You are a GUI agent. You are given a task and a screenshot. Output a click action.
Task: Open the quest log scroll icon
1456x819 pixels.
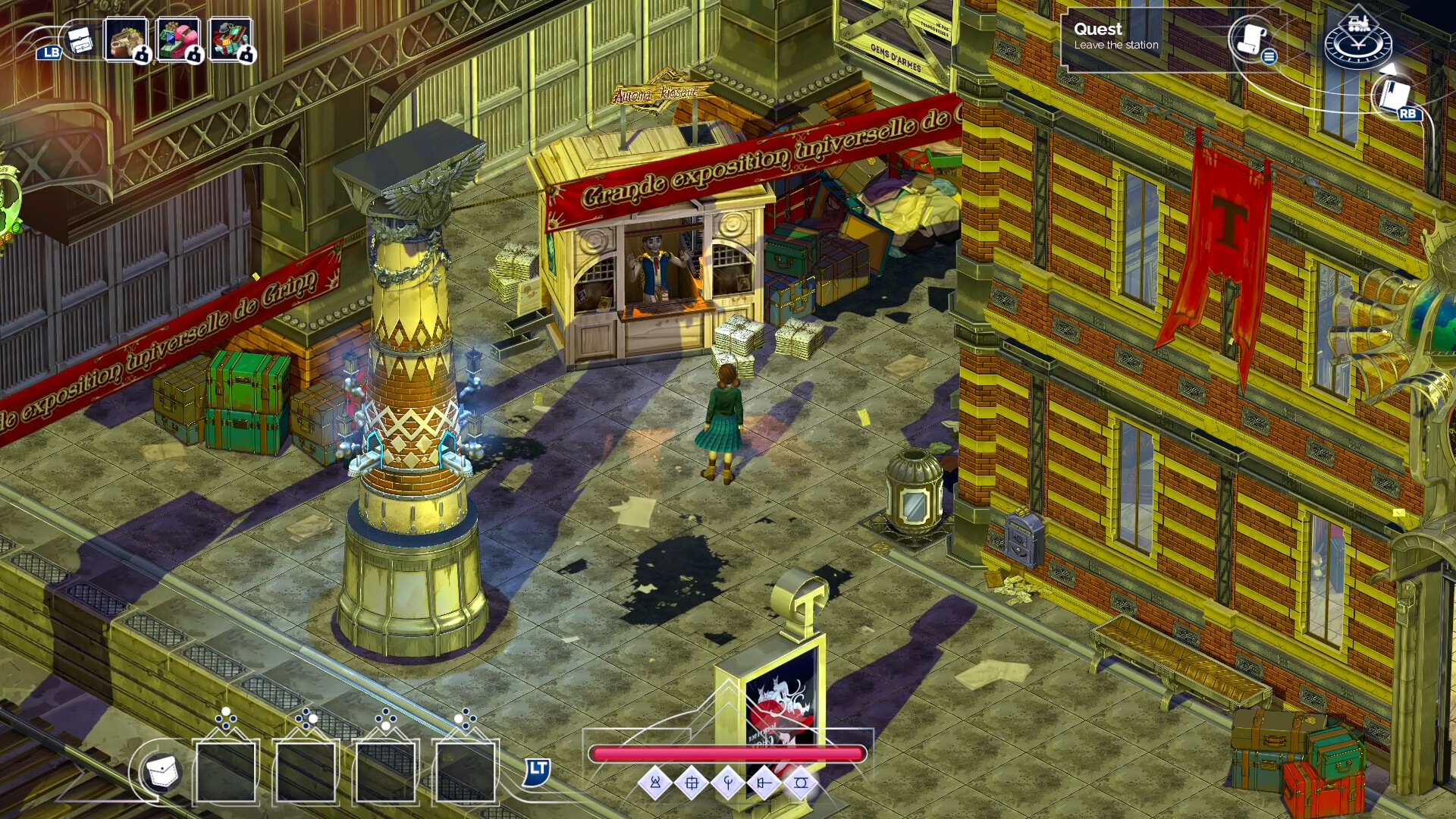point(1250,39)
